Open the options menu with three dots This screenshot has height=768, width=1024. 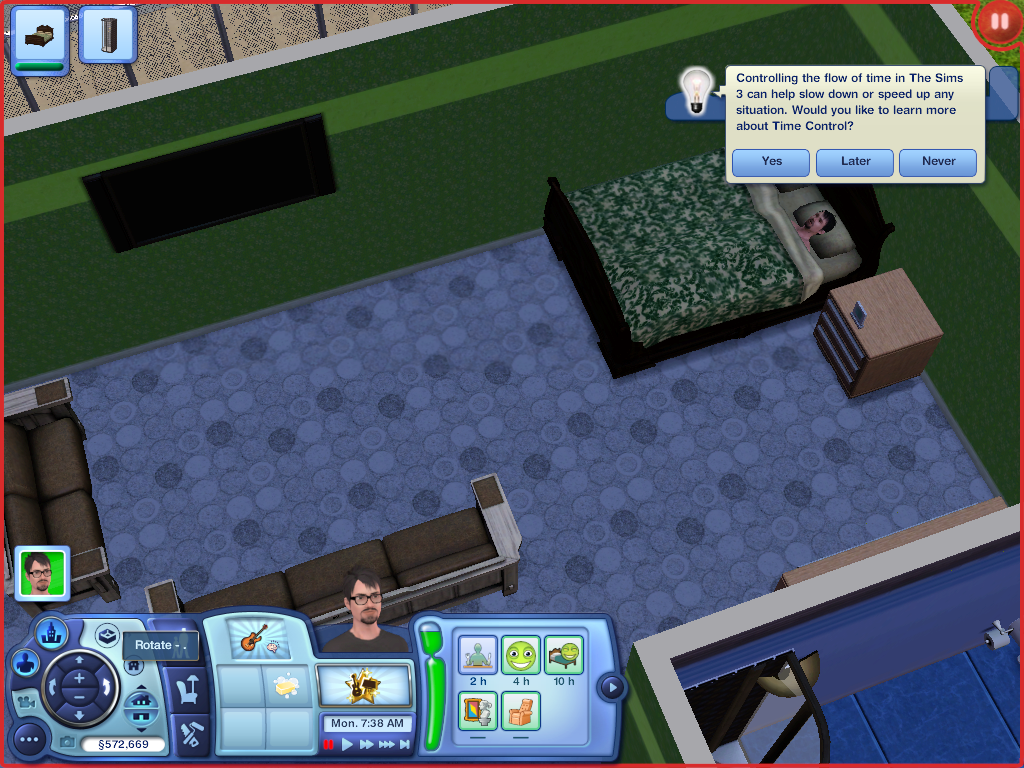tap(29, 740)
